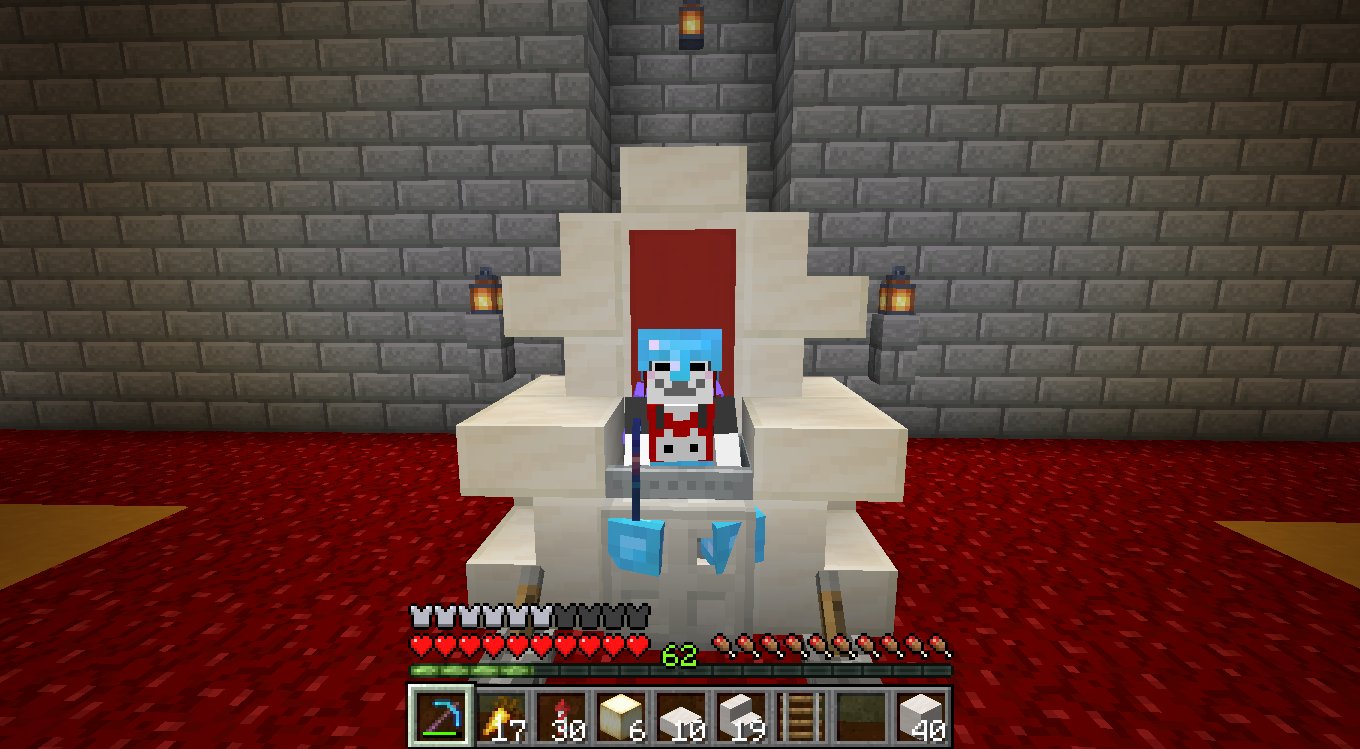Click the empty eighth hotbar slot

click(x=862, y=715)
